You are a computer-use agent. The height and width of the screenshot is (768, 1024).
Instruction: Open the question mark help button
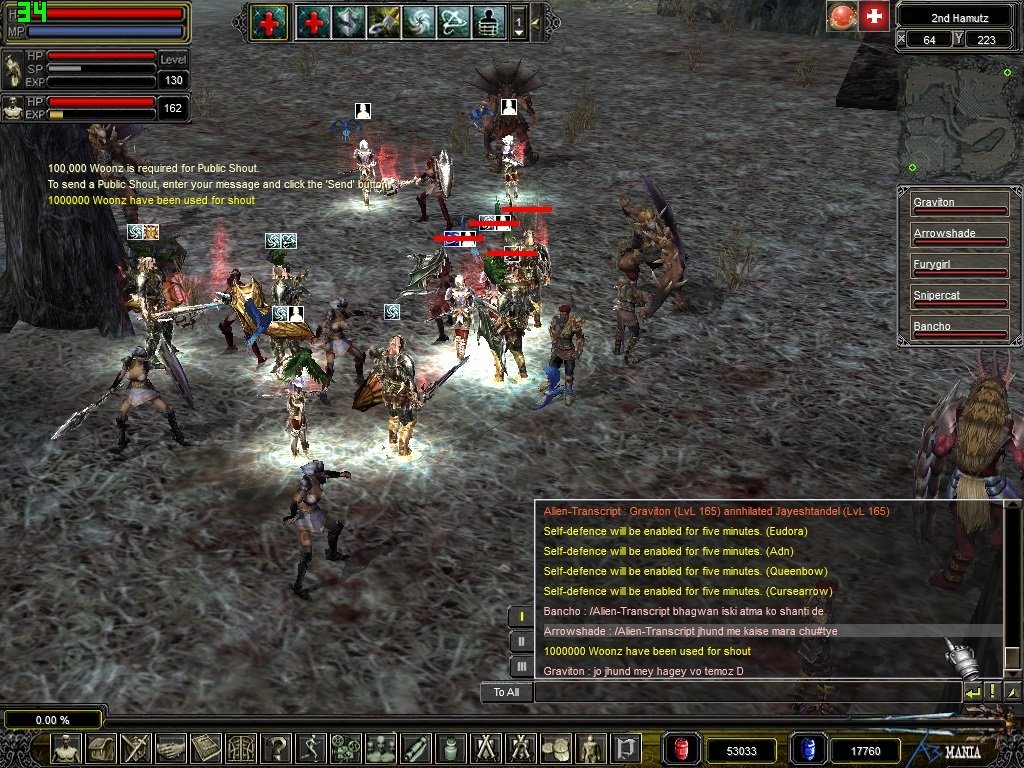click(275, 748)
